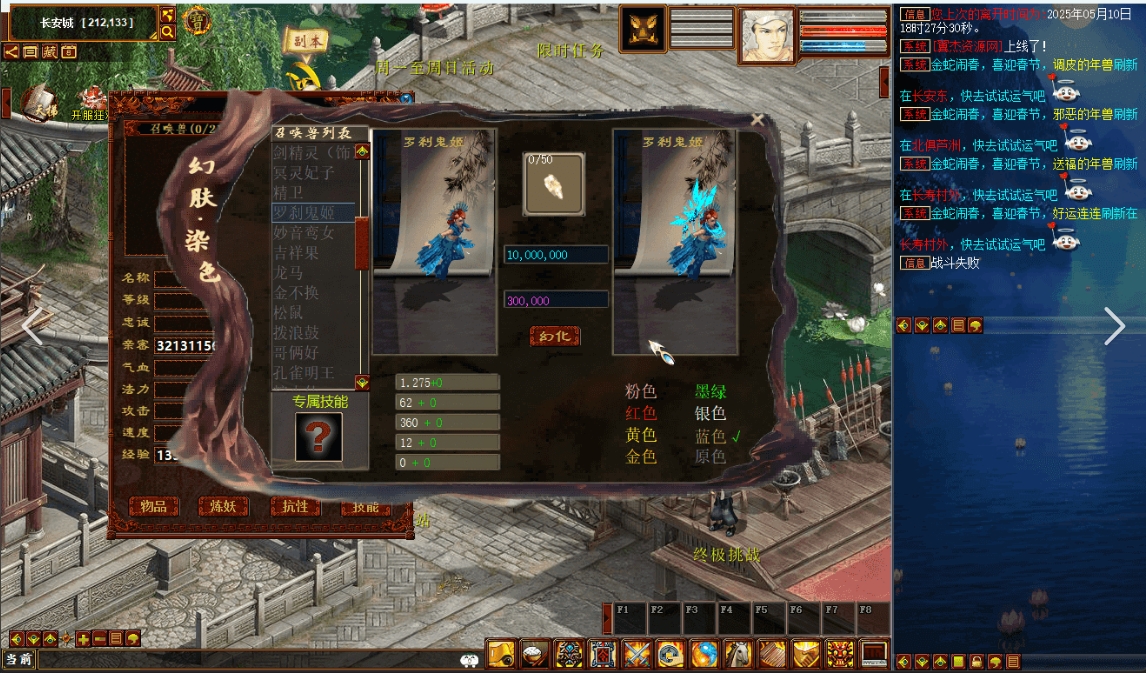This screenshot has width=1146, height=673.
Task: Select 妙音鸾女 in the summon list
Action: 311,232
